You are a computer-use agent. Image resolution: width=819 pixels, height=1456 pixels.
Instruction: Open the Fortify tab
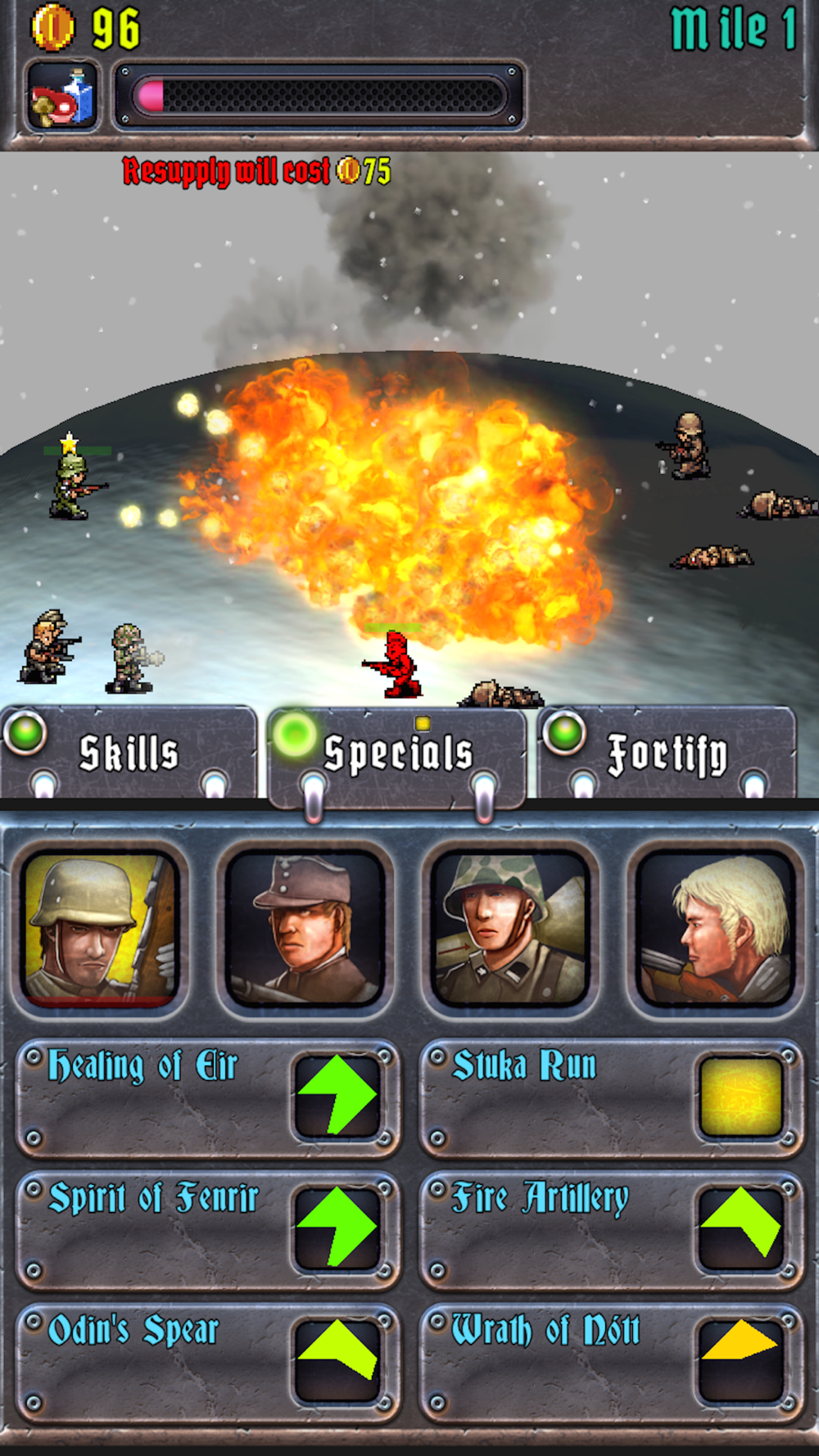tap(667, 753)
